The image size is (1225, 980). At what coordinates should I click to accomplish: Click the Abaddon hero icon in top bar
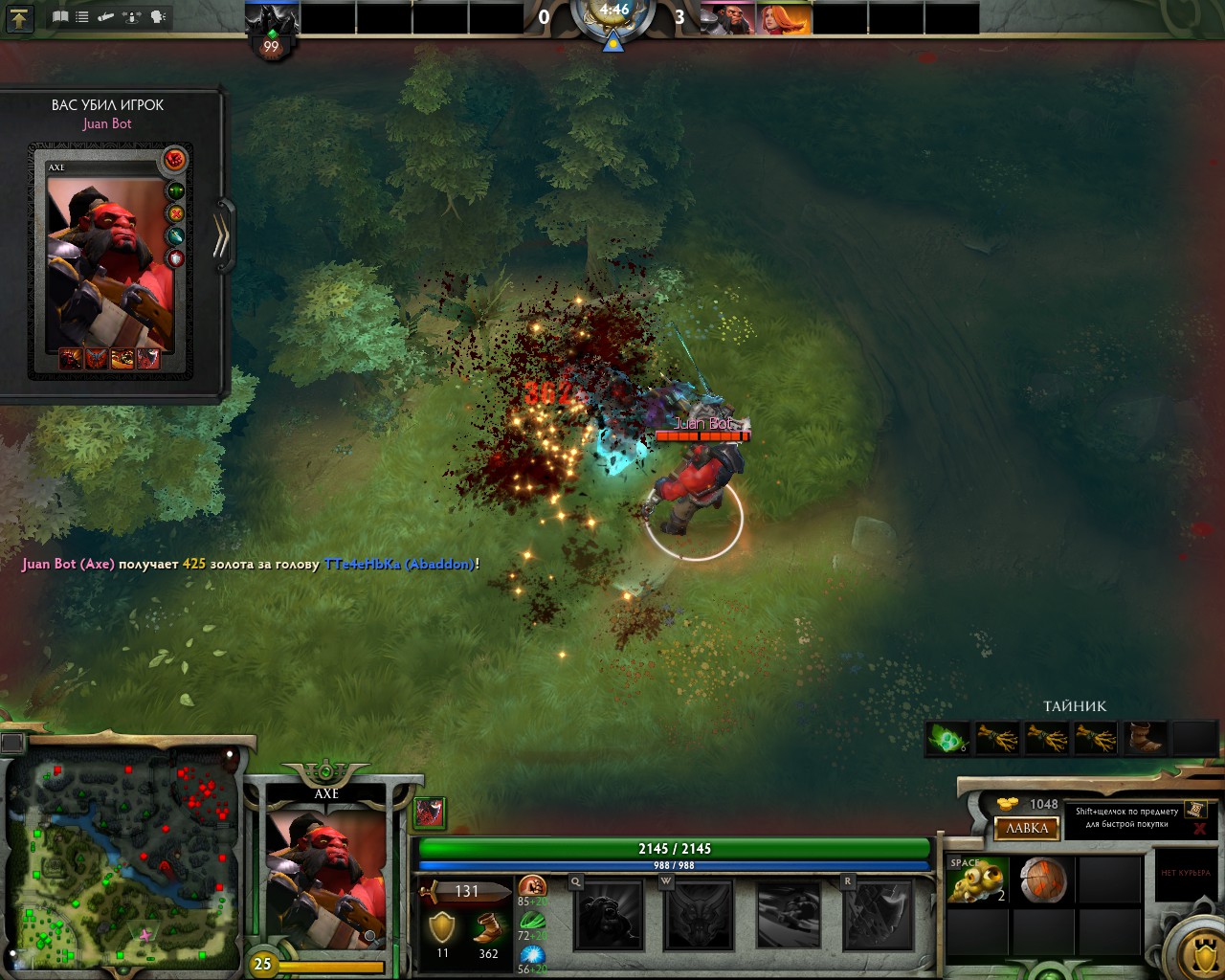click(x=272, y=18)
